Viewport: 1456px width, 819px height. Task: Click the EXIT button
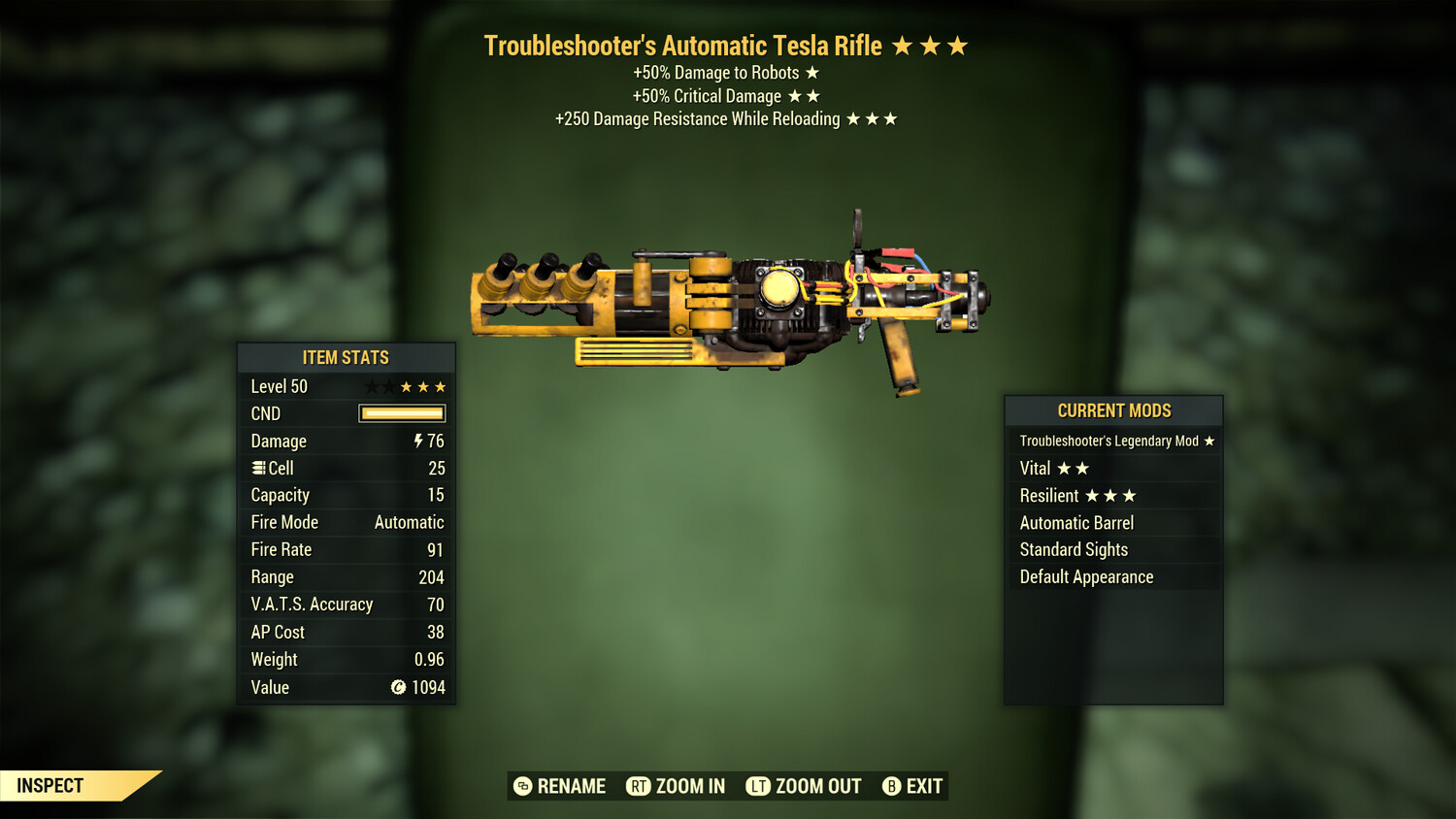tap(924, 786)
